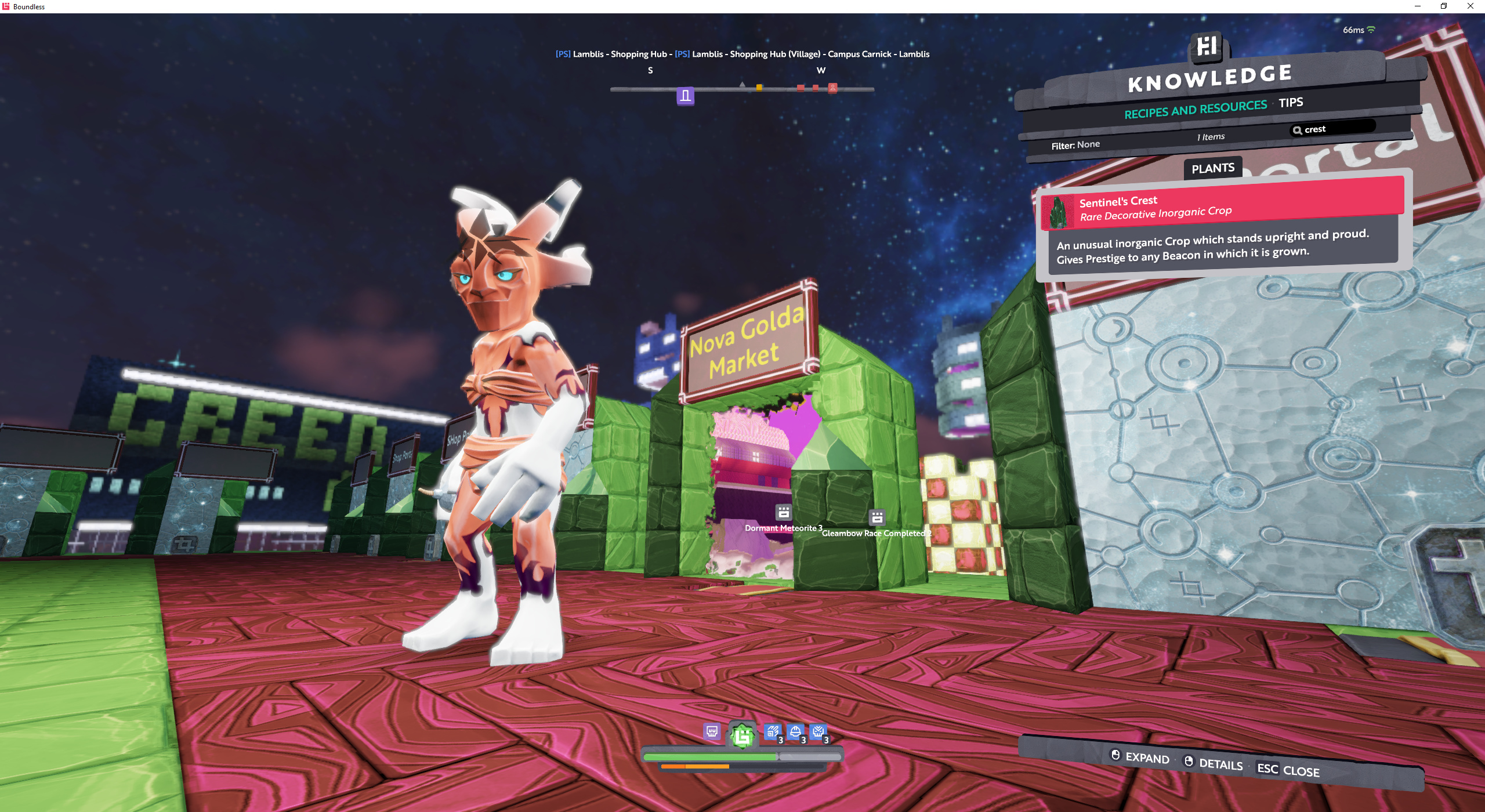Close the Boundless game window
Viewport: 1485px width, 812px height.
tap(1470, 6)
